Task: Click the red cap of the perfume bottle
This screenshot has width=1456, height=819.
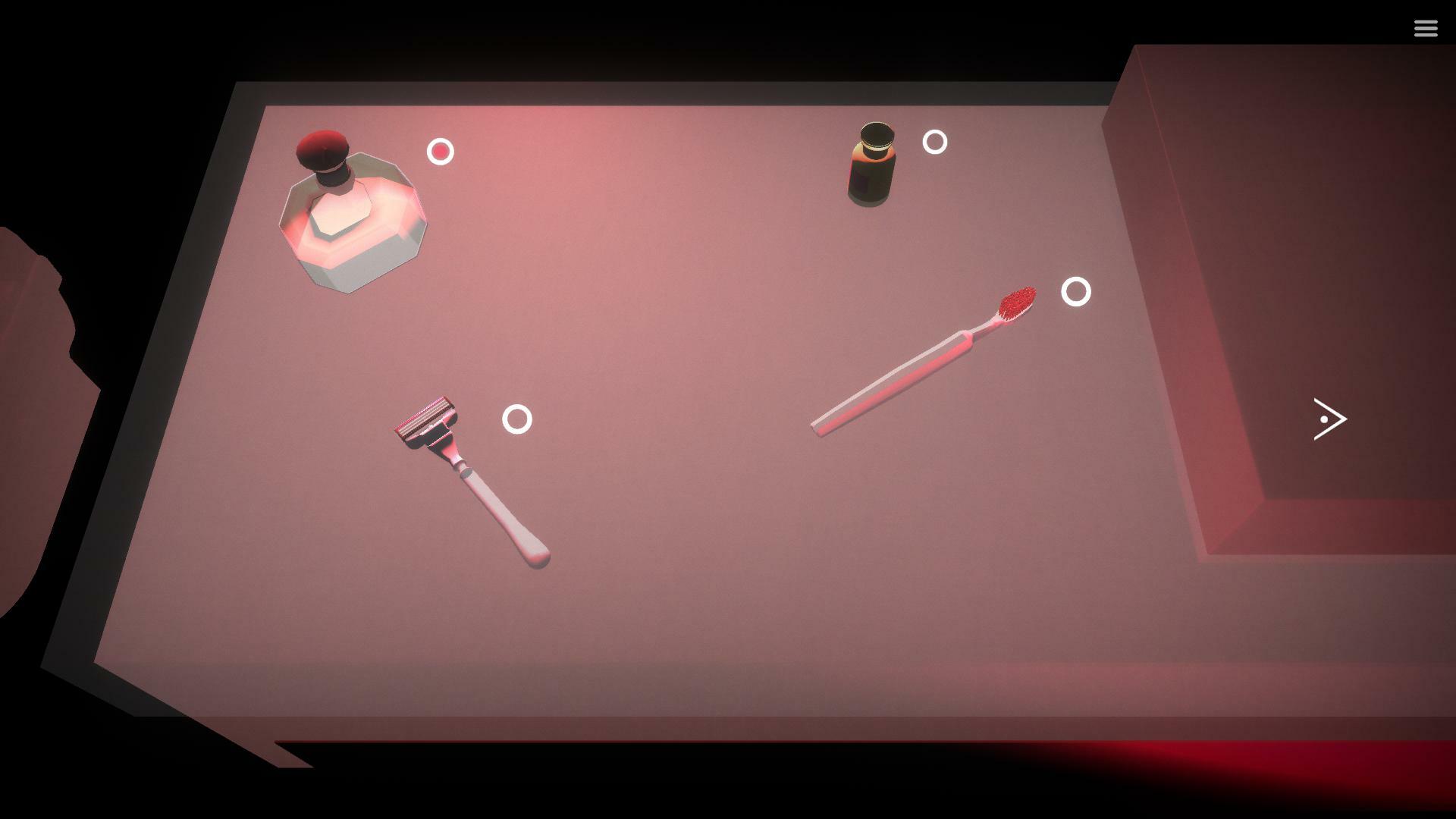Action: click(325, 148)
